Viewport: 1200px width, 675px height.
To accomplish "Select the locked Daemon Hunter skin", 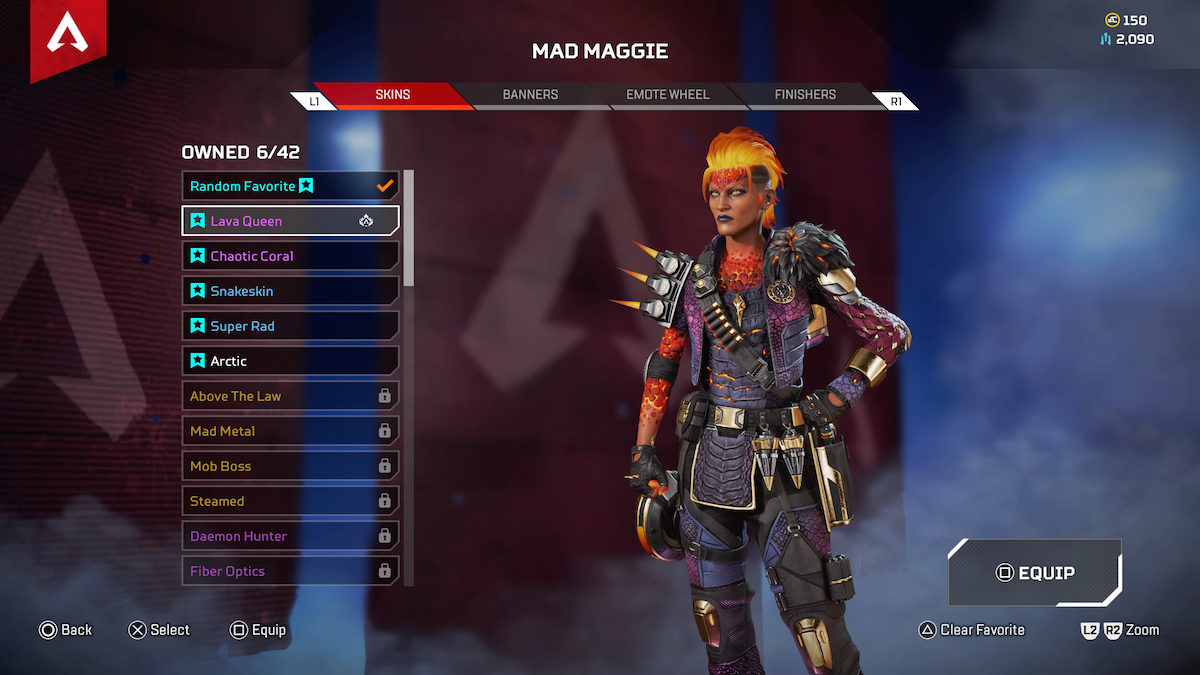I will (290, 536).
